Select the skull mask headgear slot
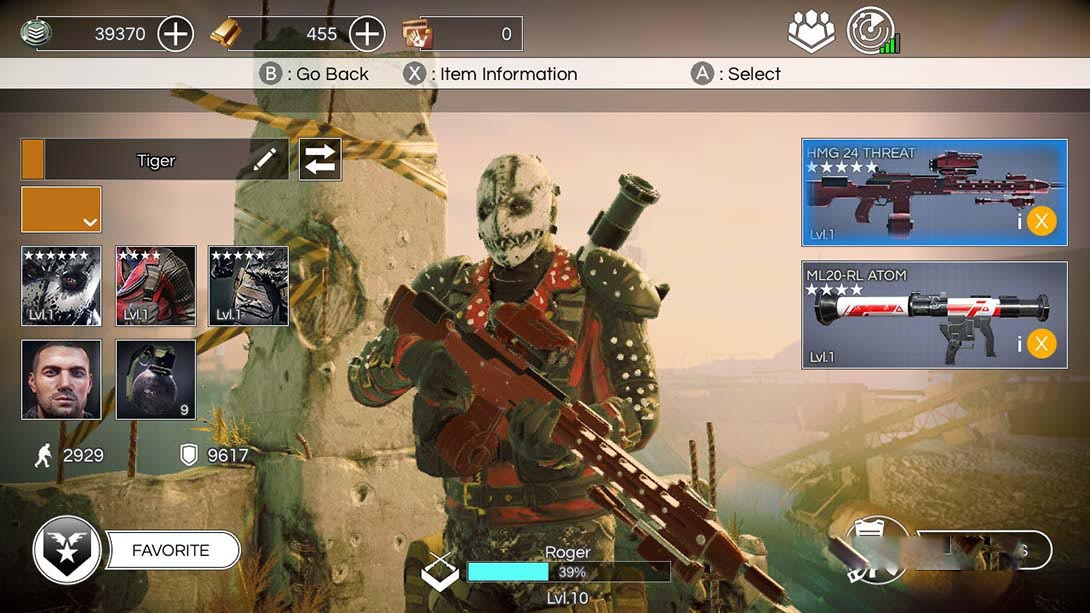Screen dimensions: 1090x613 coord(61,286)
